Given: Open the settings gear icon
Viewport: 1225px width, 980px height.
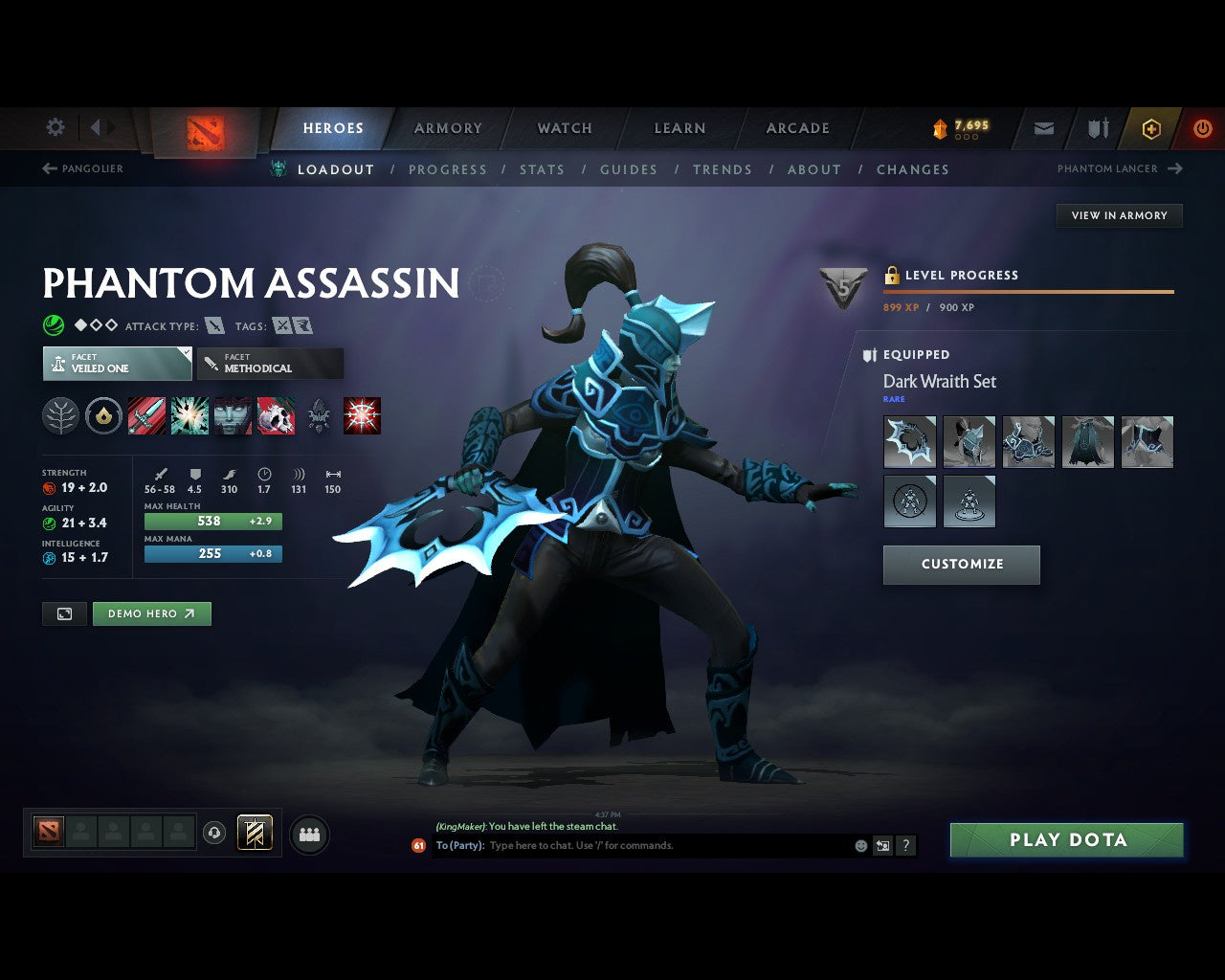Looking at the screenshot, I should click(56, 127).
